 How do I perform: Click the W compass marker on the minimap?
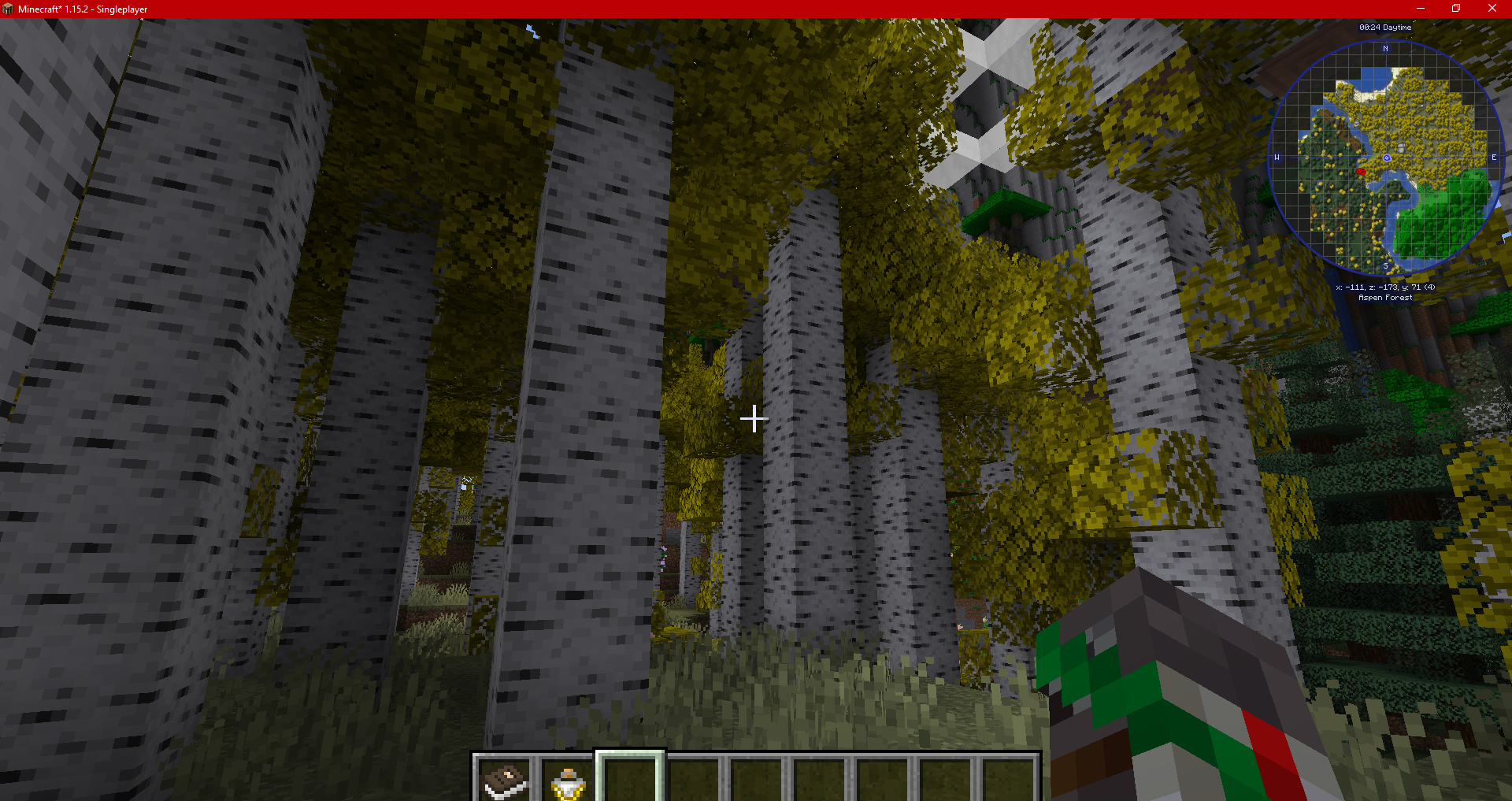click(1277, 158)
